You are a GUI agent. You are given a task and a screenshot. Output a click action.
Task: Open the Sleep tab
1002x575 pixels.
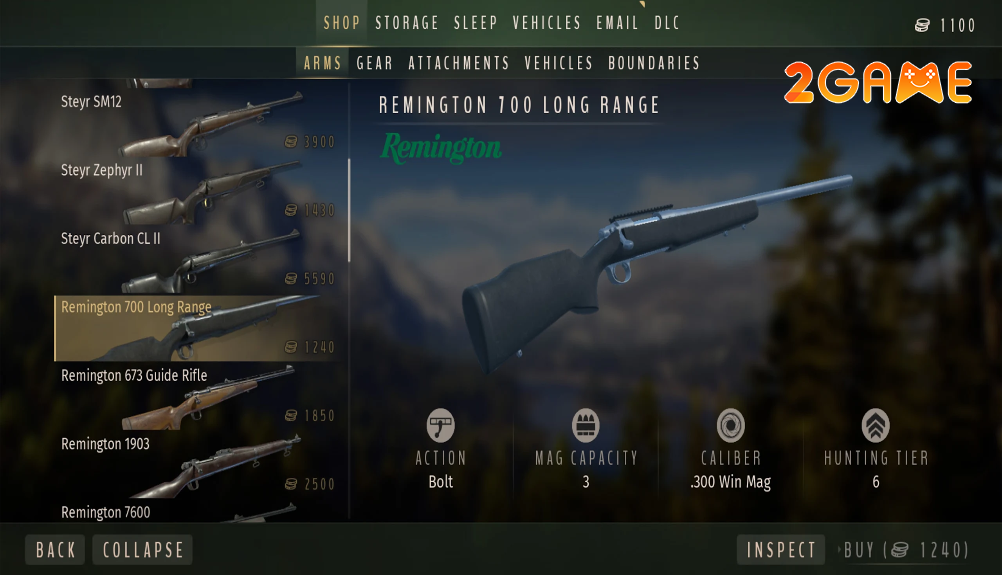(476, 23)
